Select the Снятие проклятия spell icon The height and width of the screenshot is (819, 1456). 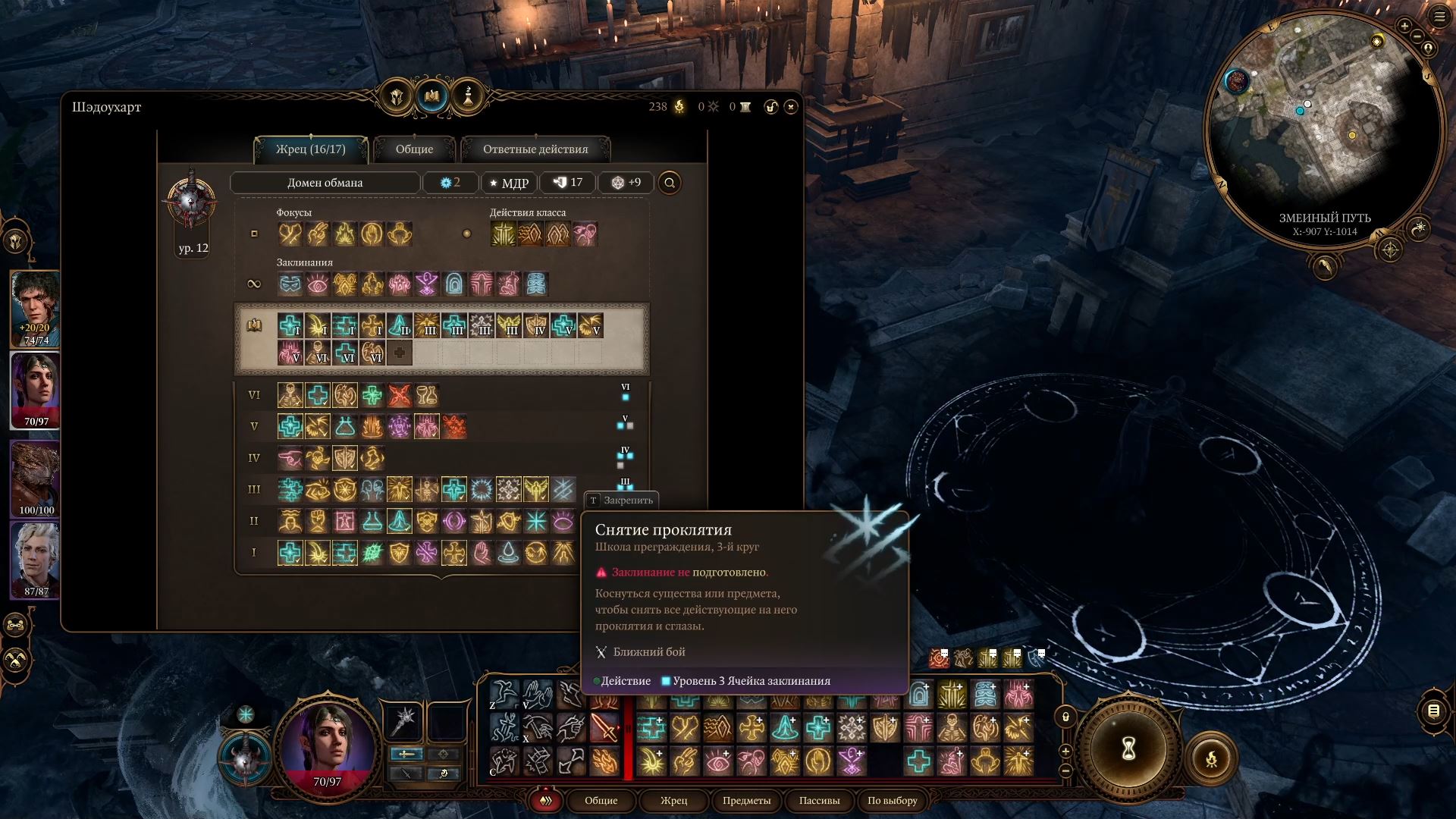[x=563, y=490]
